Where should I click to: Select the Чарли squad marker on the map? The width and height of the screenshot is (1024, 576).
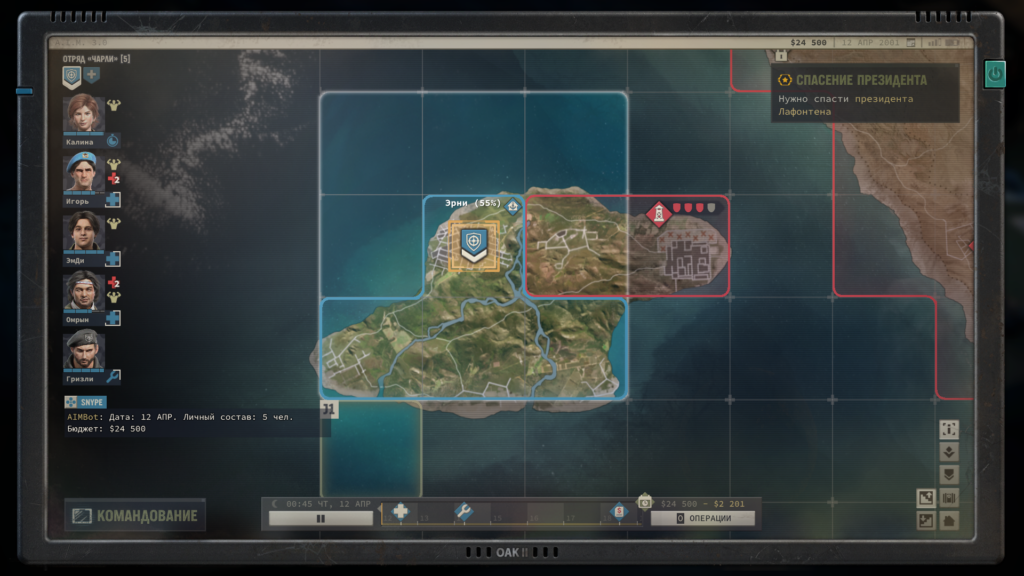(x=474, y=244)
